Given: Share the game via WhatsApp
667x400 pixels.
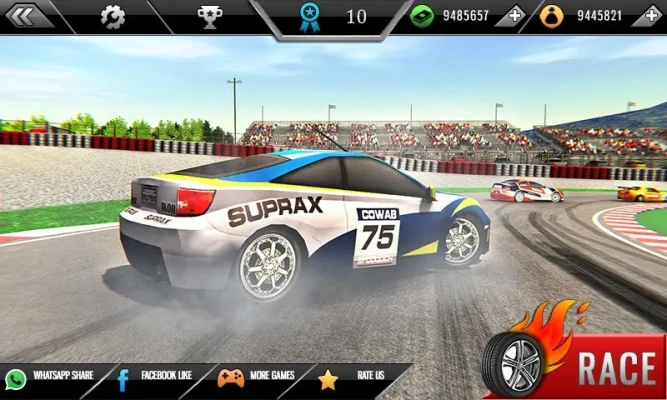Looking at the screenshot, I should pos(50,377).
